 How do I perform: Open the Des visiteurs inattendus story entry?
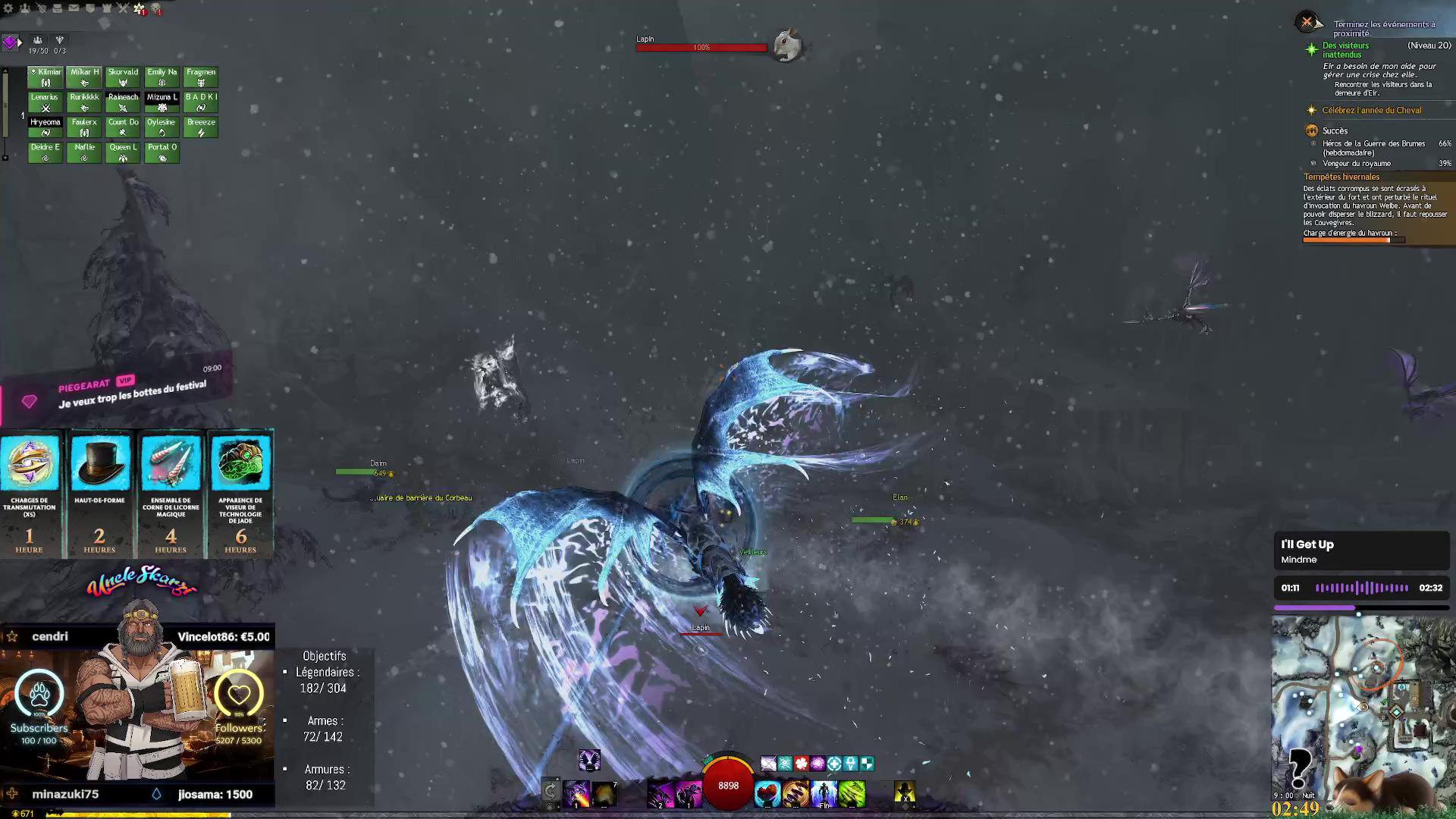1345,50
